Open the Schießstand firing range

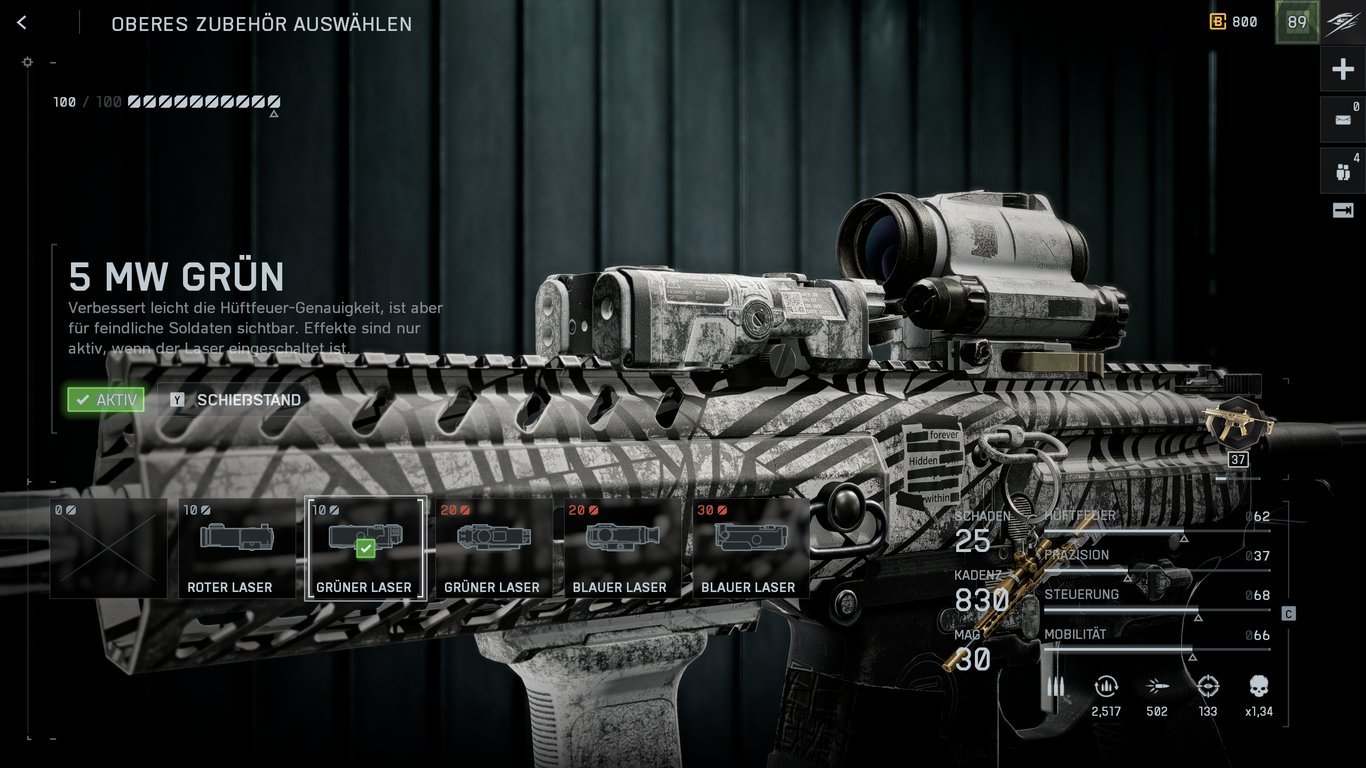click(x=237, y=400)
